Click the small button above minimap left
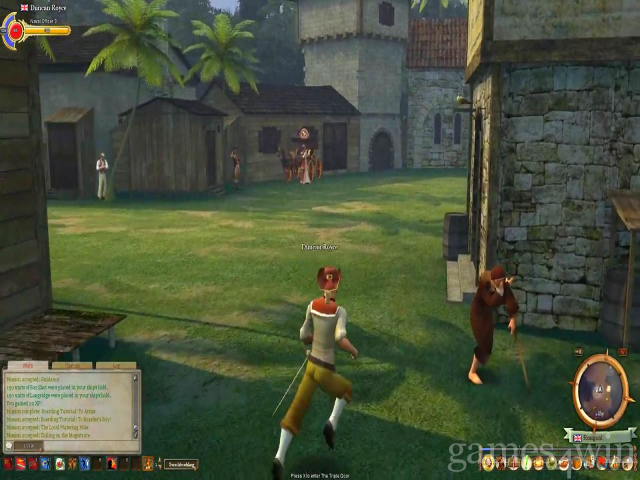Viewport: 640px width, 480px height. tap(578, 353)
